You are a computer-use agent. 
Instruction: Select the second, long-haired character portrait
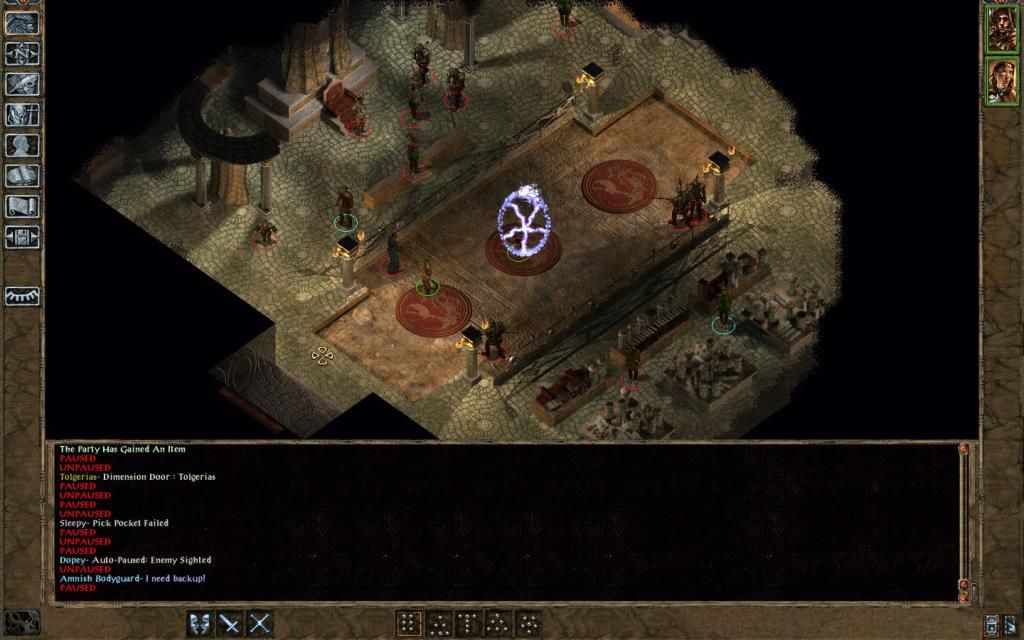[1001, 81]
